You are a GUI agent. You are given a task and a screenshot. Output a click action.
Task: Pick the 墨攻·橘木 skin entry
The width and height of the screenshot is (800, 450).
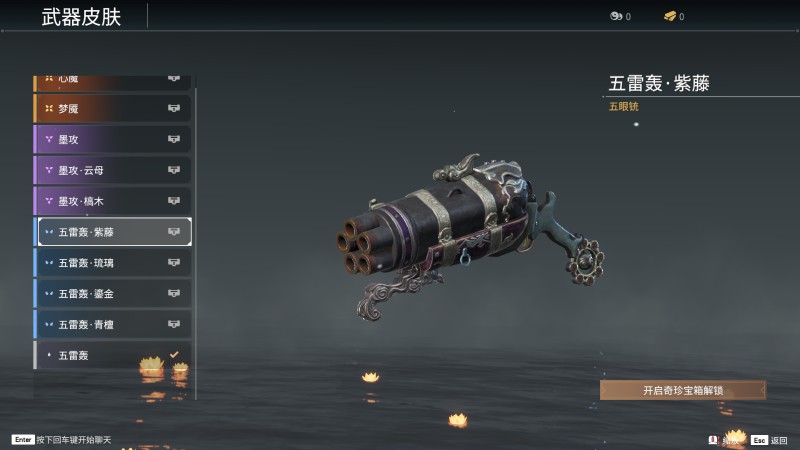(x=112, y=202)
